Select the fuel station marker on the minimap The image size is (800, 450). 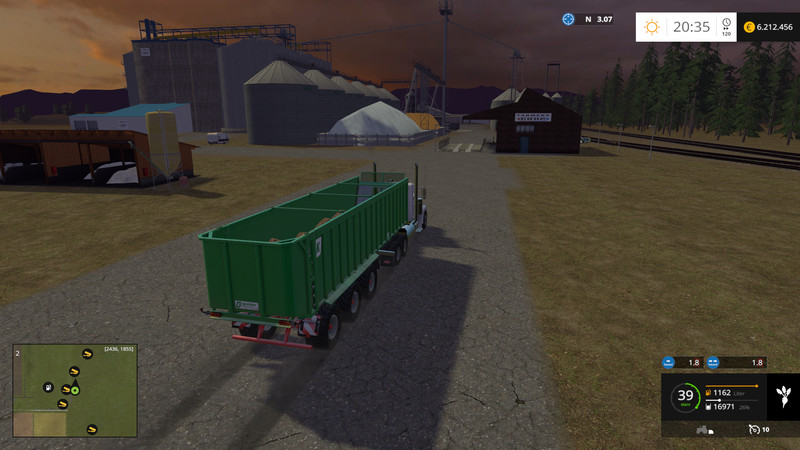tap(47, 387)
